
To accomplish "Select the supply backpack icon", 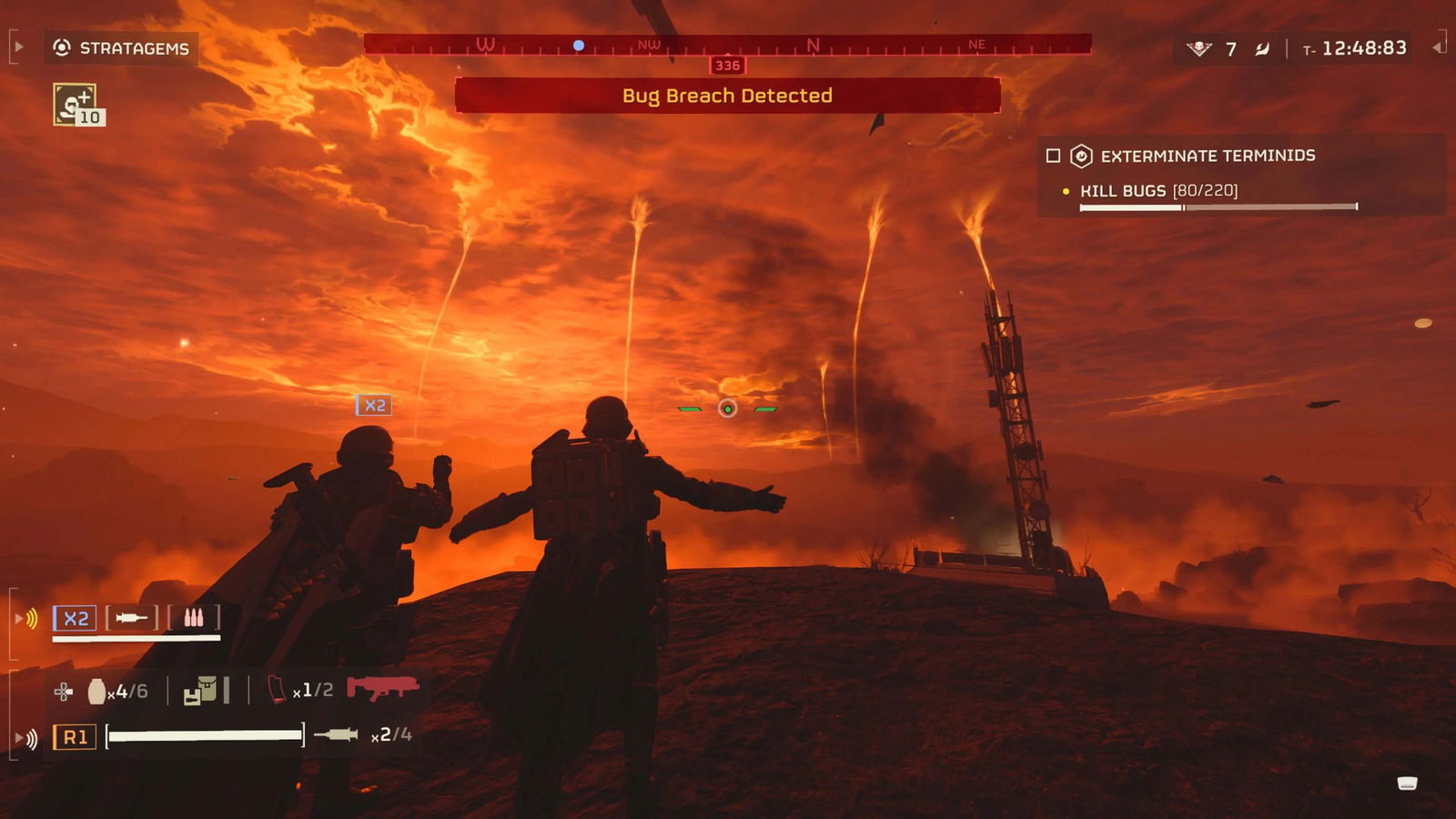I will (x=201, y=692).
